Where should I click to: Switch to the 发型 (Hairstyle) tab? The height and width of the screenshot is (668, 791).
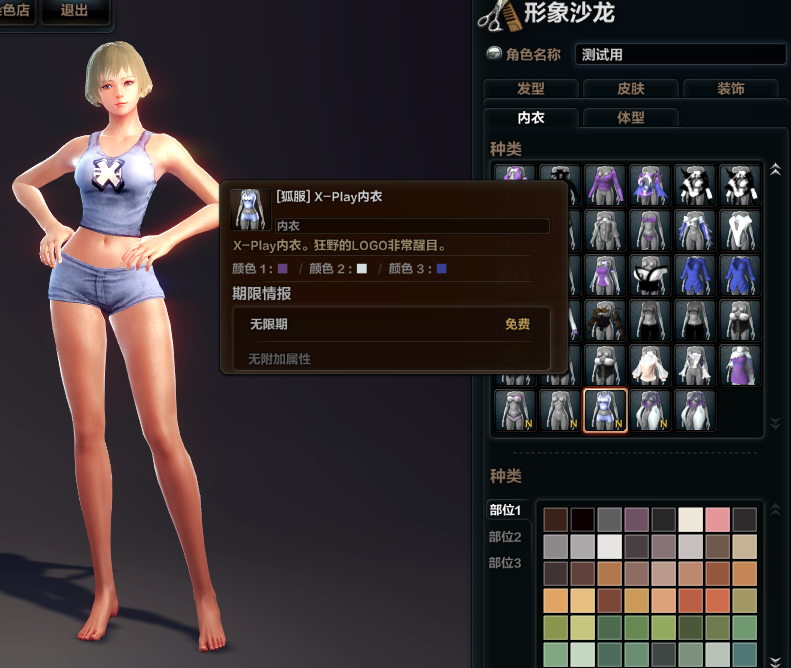tap(530, 89)
